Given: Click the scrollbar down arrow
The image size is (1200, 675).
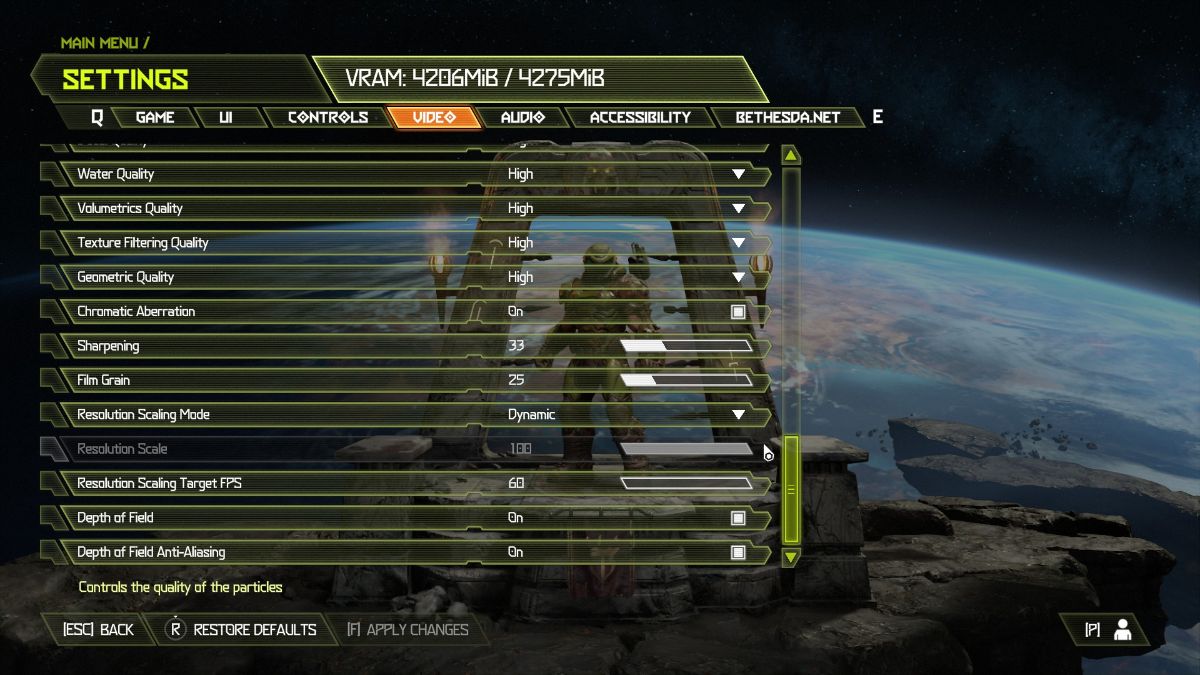Looking at the screenshot, I should pyautogui.click(x=791, y=557).
